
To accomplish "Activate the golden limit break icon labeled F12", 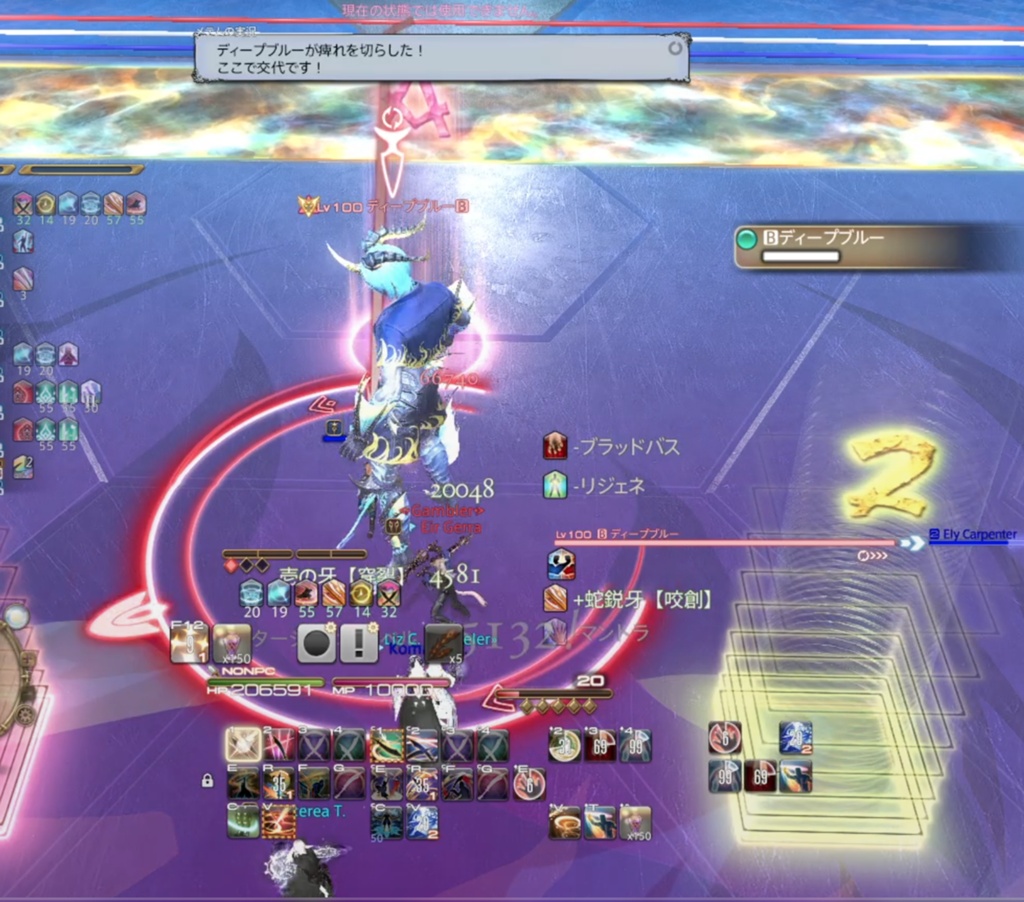I will click(x=189, y=643).
